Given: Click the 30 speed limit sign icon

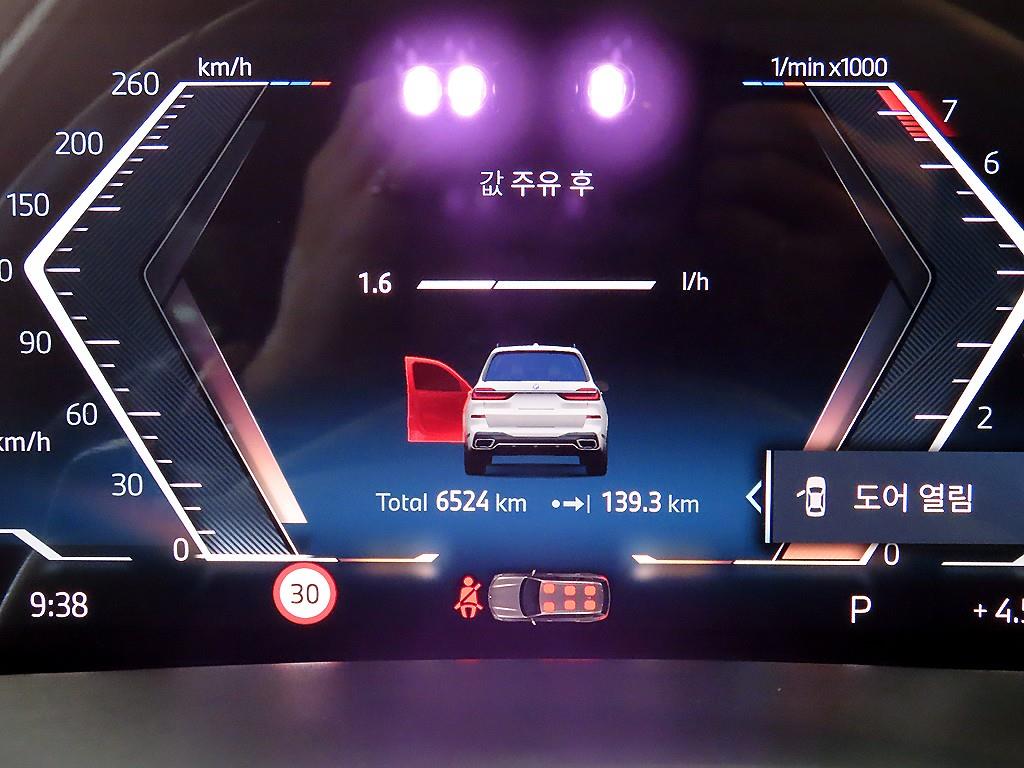Looking at the screenshot, I should [x=305, y=593].
